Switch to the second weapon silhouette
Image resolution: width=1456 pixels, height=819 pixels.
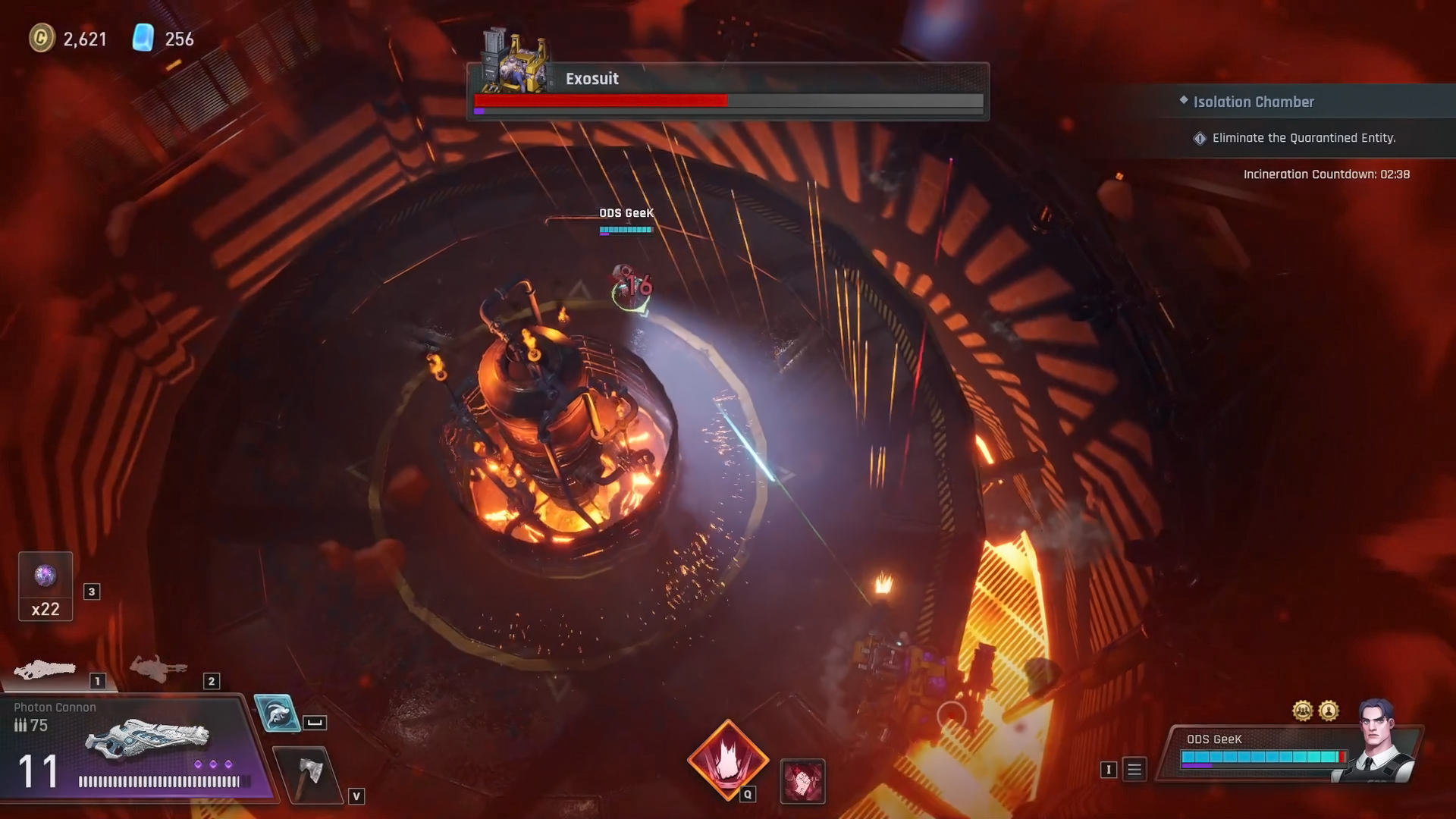pos(158,668)
